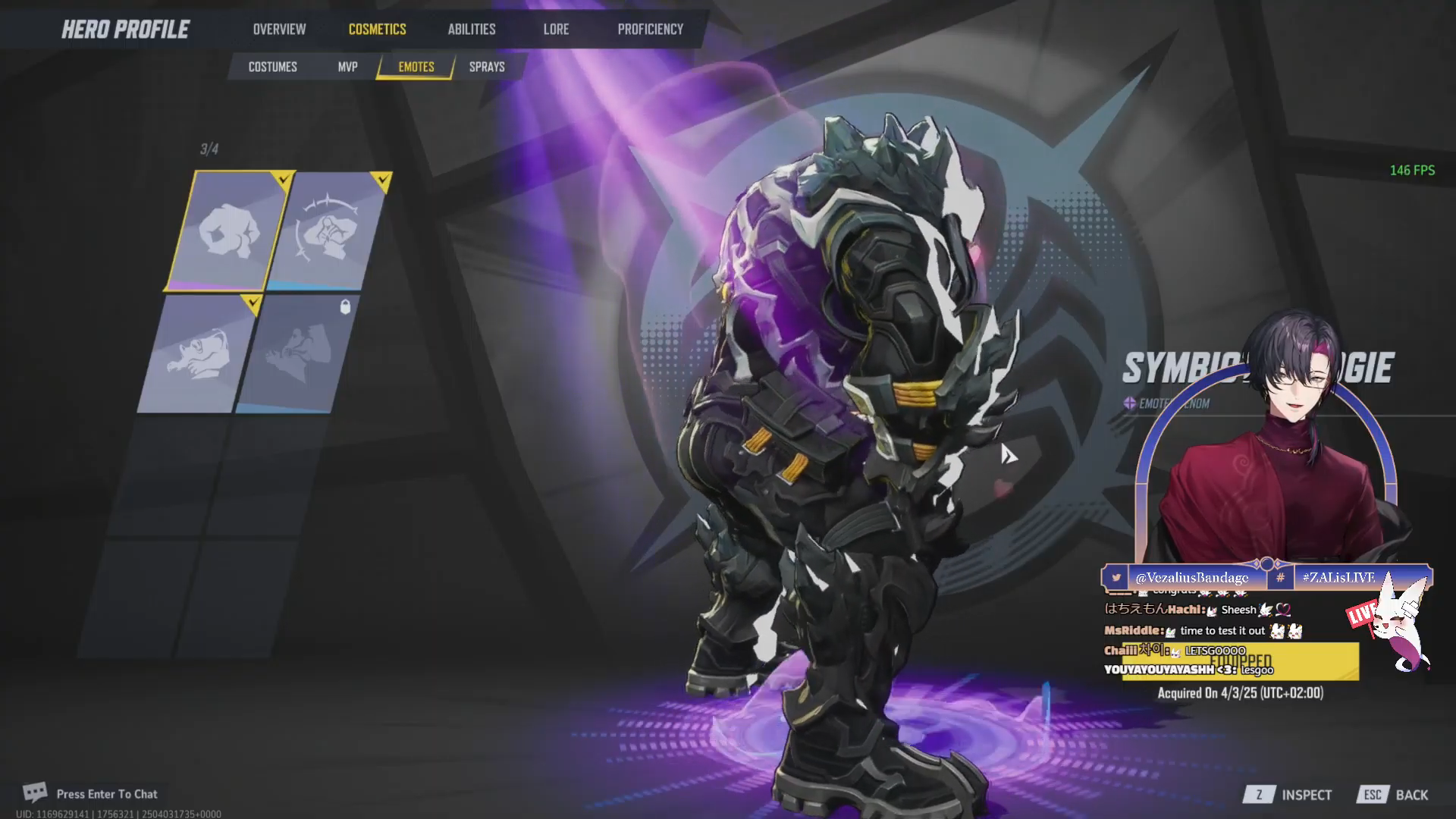Select the Emotes sub-tab

pos(416,67)
